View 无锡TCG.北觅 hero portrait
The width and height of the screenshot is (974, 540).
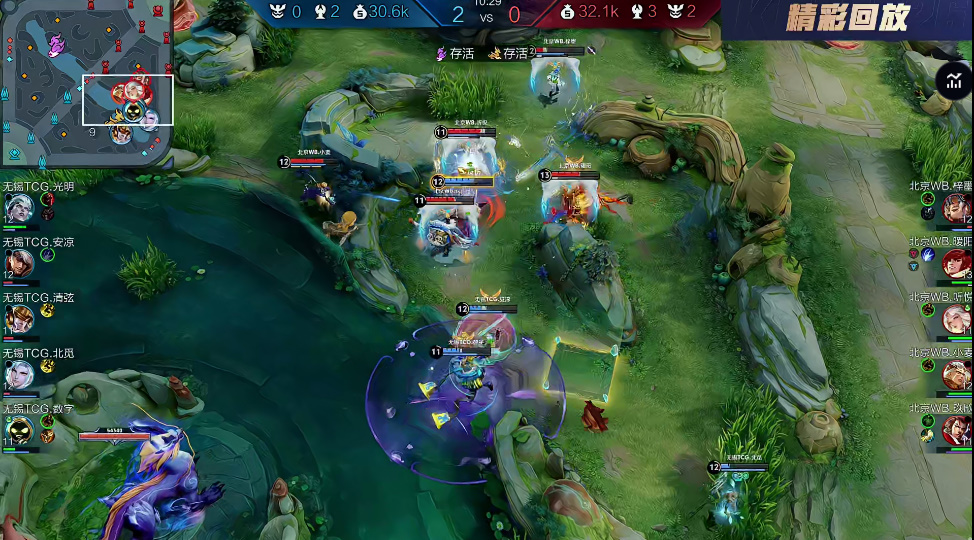tap(18, 374)
